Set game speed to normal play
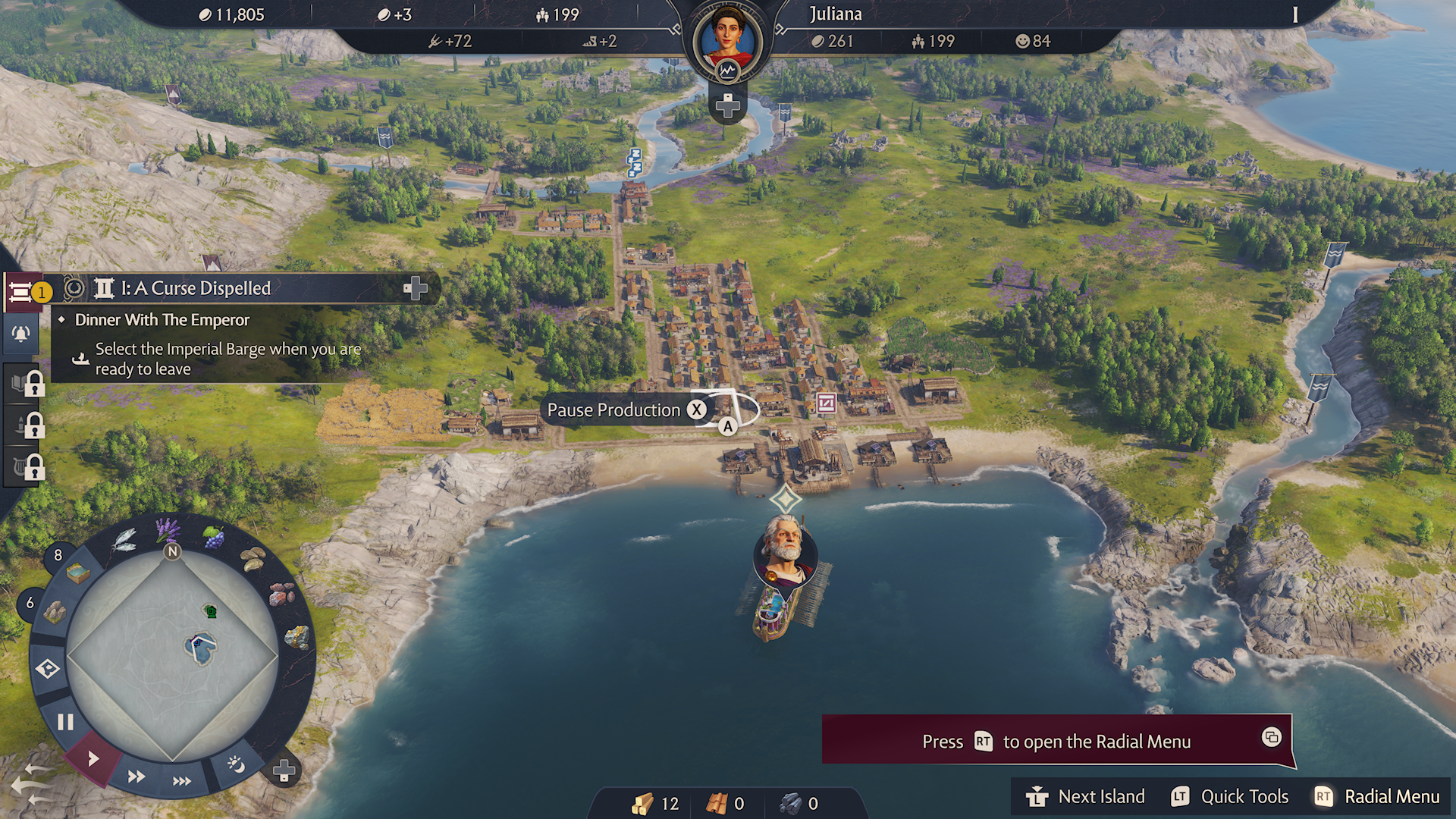This screenshot has height=819, width=1456. (93, 758)
